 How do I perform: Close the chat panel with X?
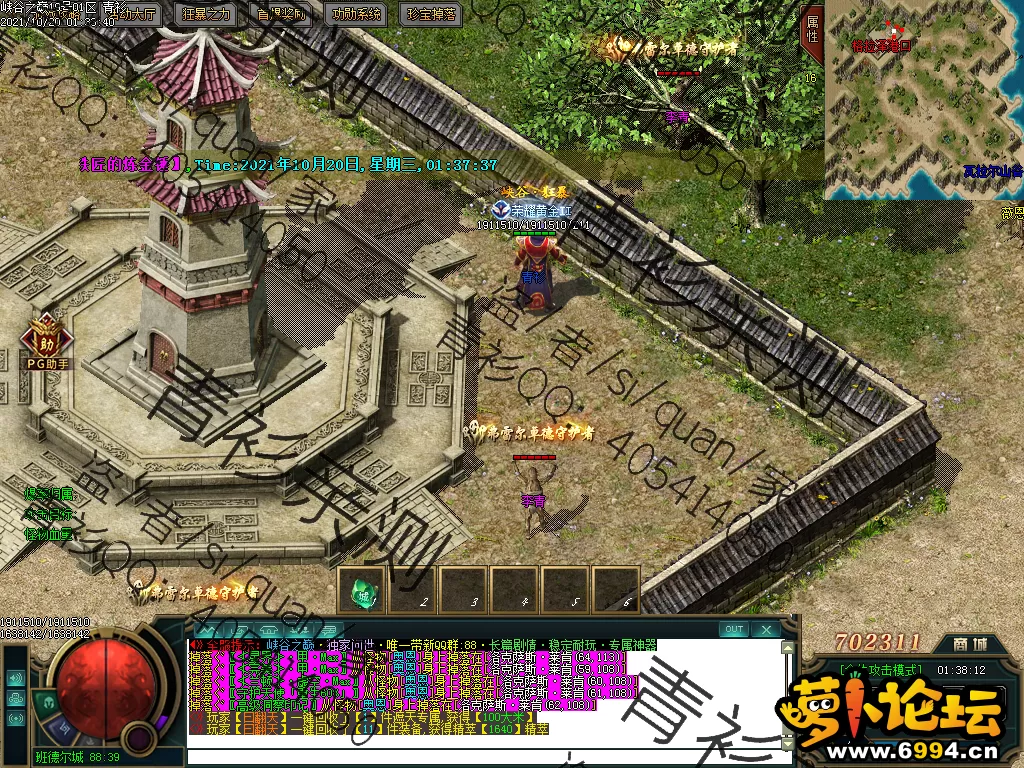click(x=765, y=629)
